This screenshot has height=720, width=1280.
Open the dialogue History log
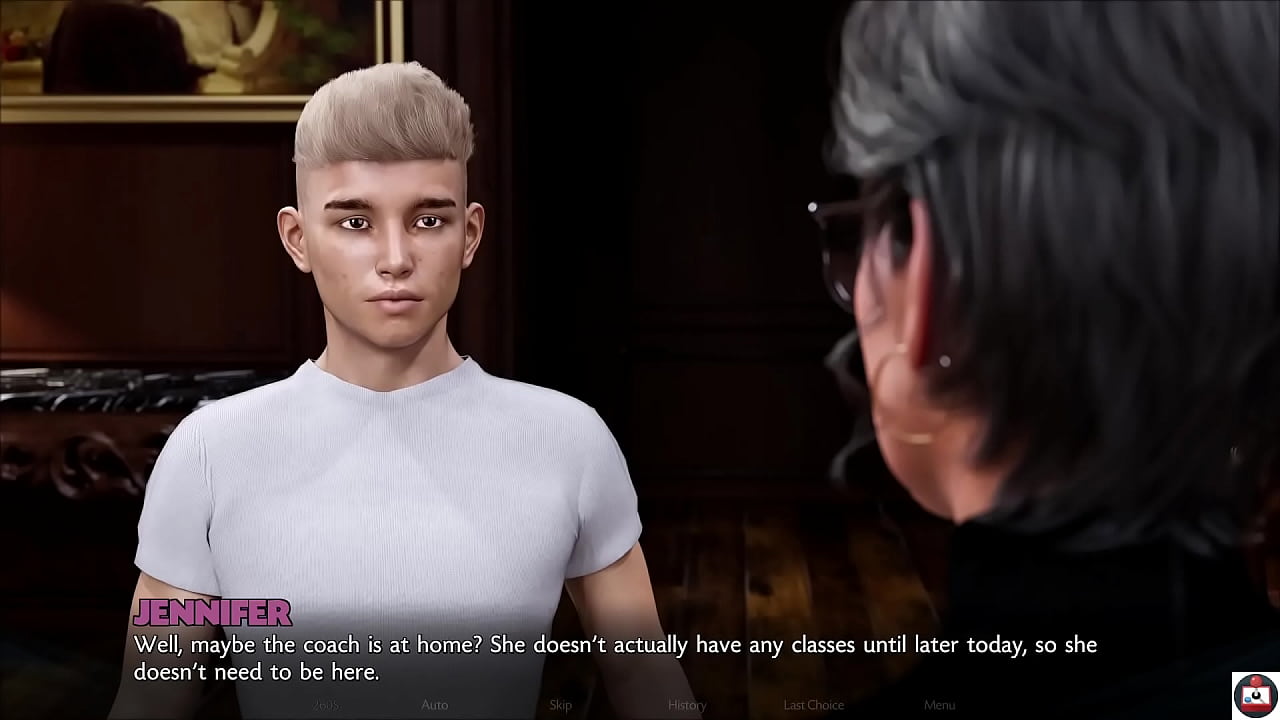coord(687,705)
